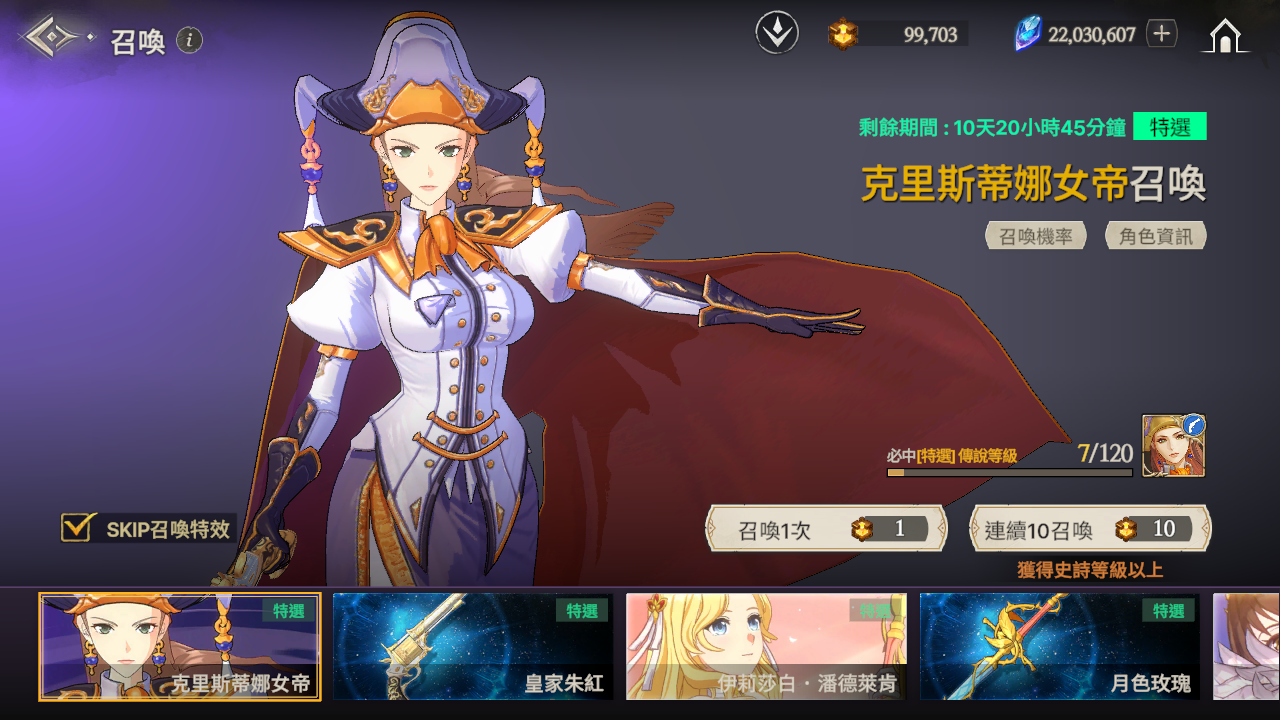Summon once with 召喚1次
Viewport: 1280px width, 720px height.
coord(826,529)
